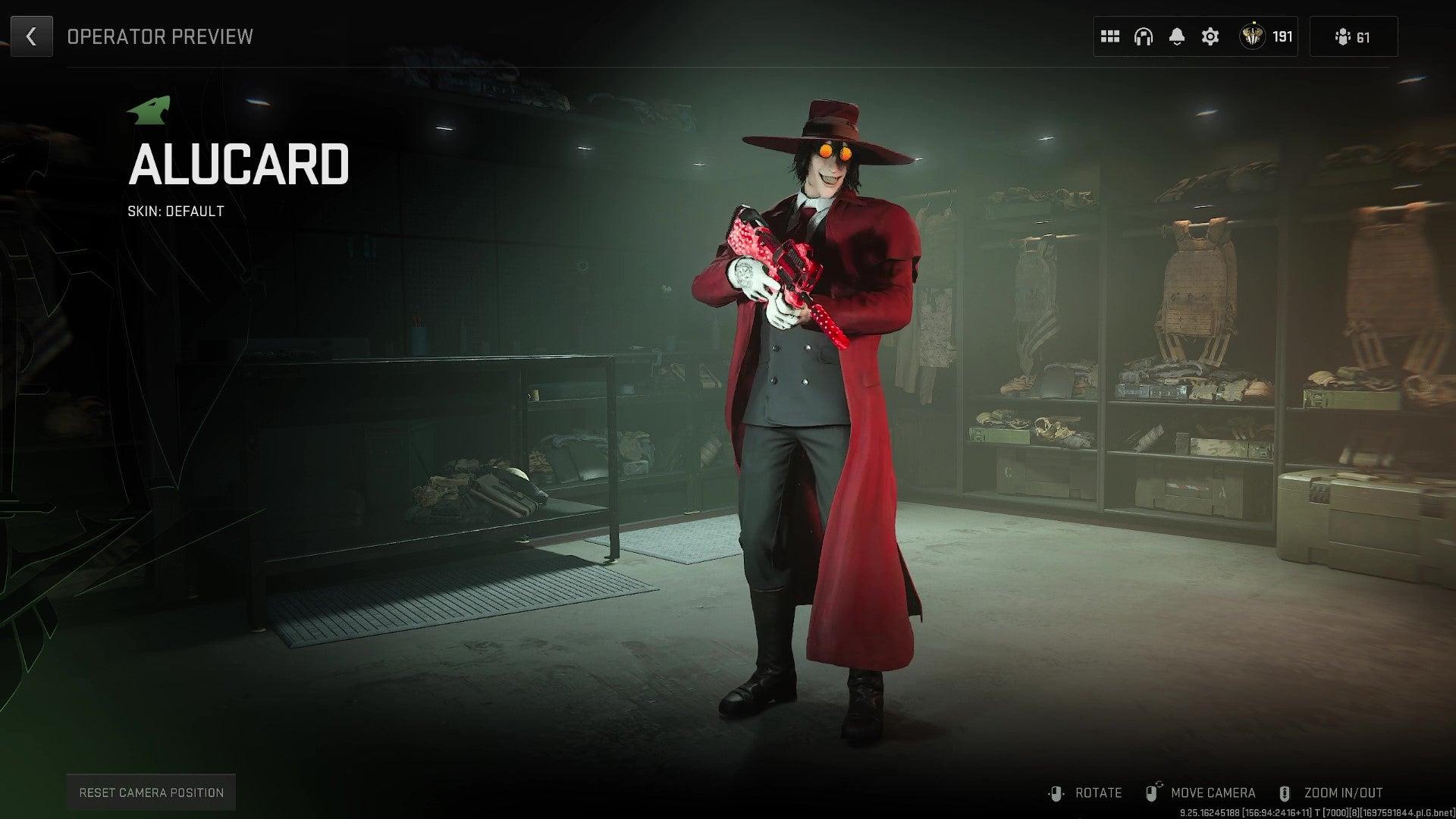Go back from Operator Preview
The width and height of the screenshot is (1456, 819).
tap(31, 36)
